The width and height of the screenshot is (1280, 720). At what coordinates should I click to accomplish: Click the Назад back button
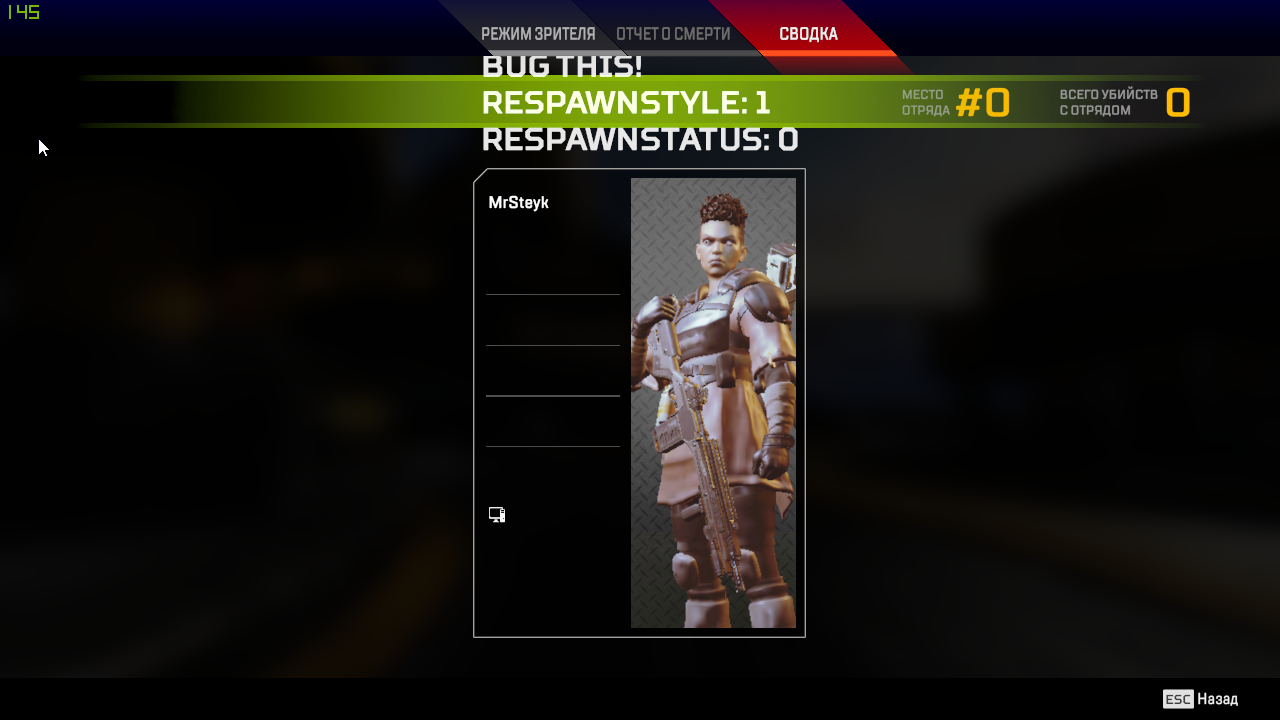click(1201, 699)
